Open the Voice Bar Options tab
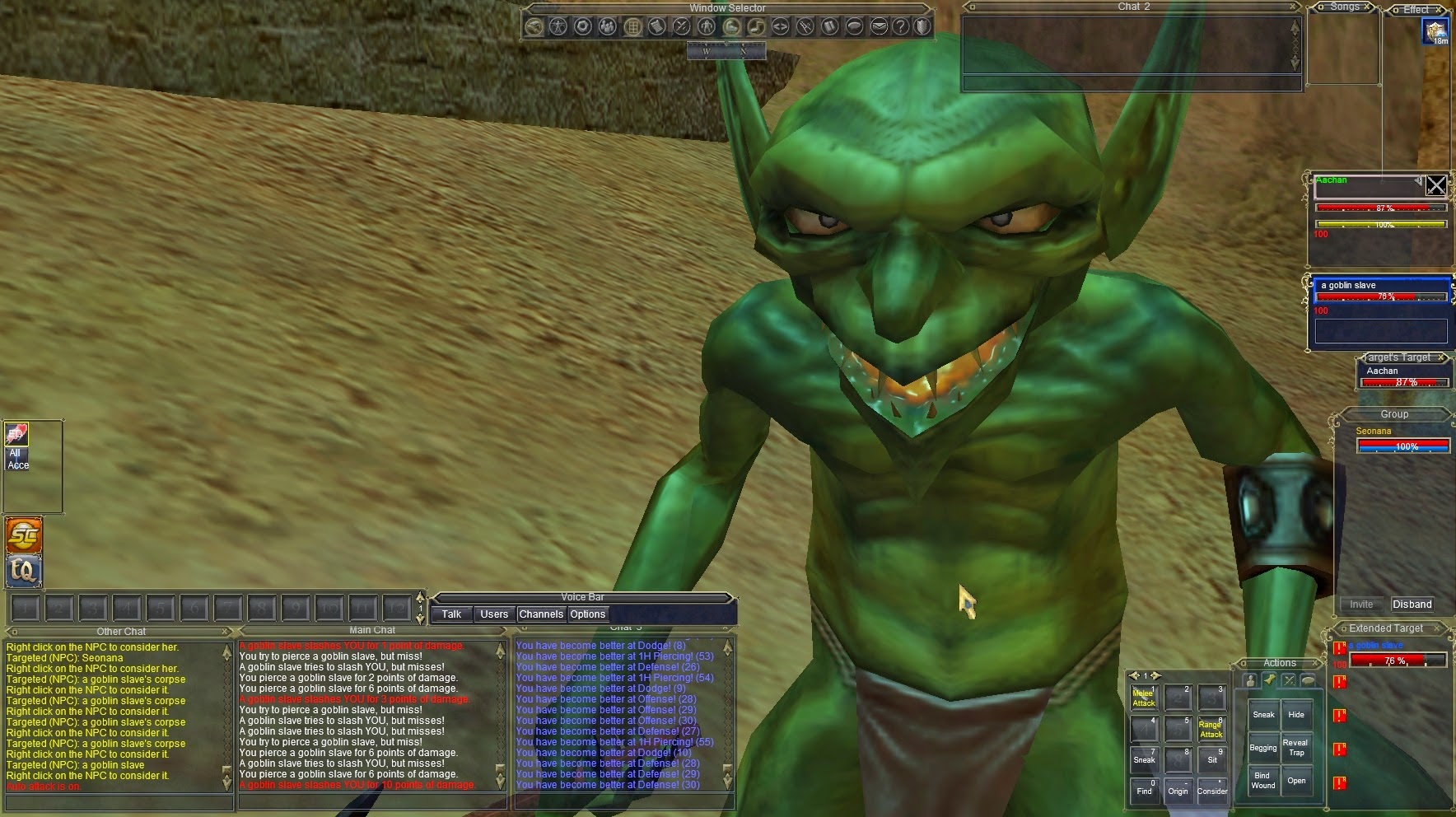The width and height of the screenshot is (1456, 817). point(587,614)
